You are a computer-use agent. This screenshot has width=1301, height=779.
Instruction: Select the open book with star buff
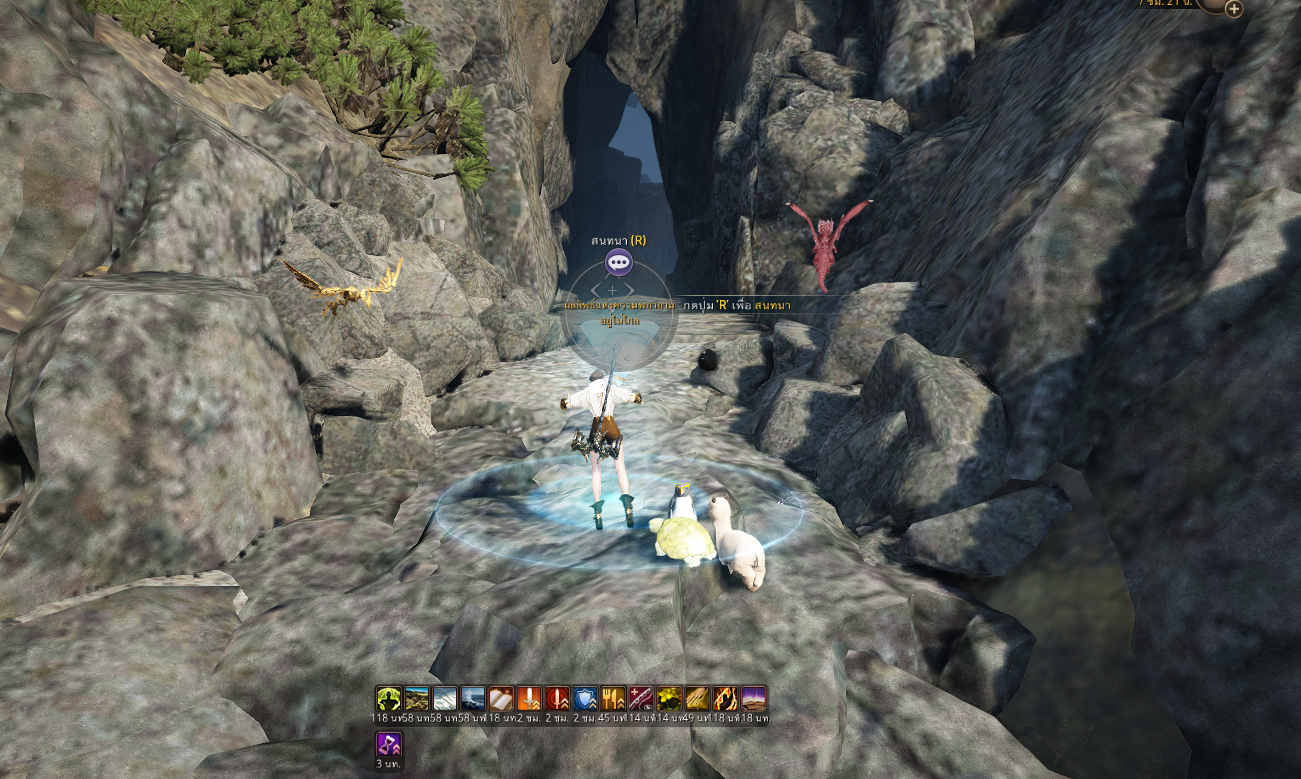click(x=501, y=698)
